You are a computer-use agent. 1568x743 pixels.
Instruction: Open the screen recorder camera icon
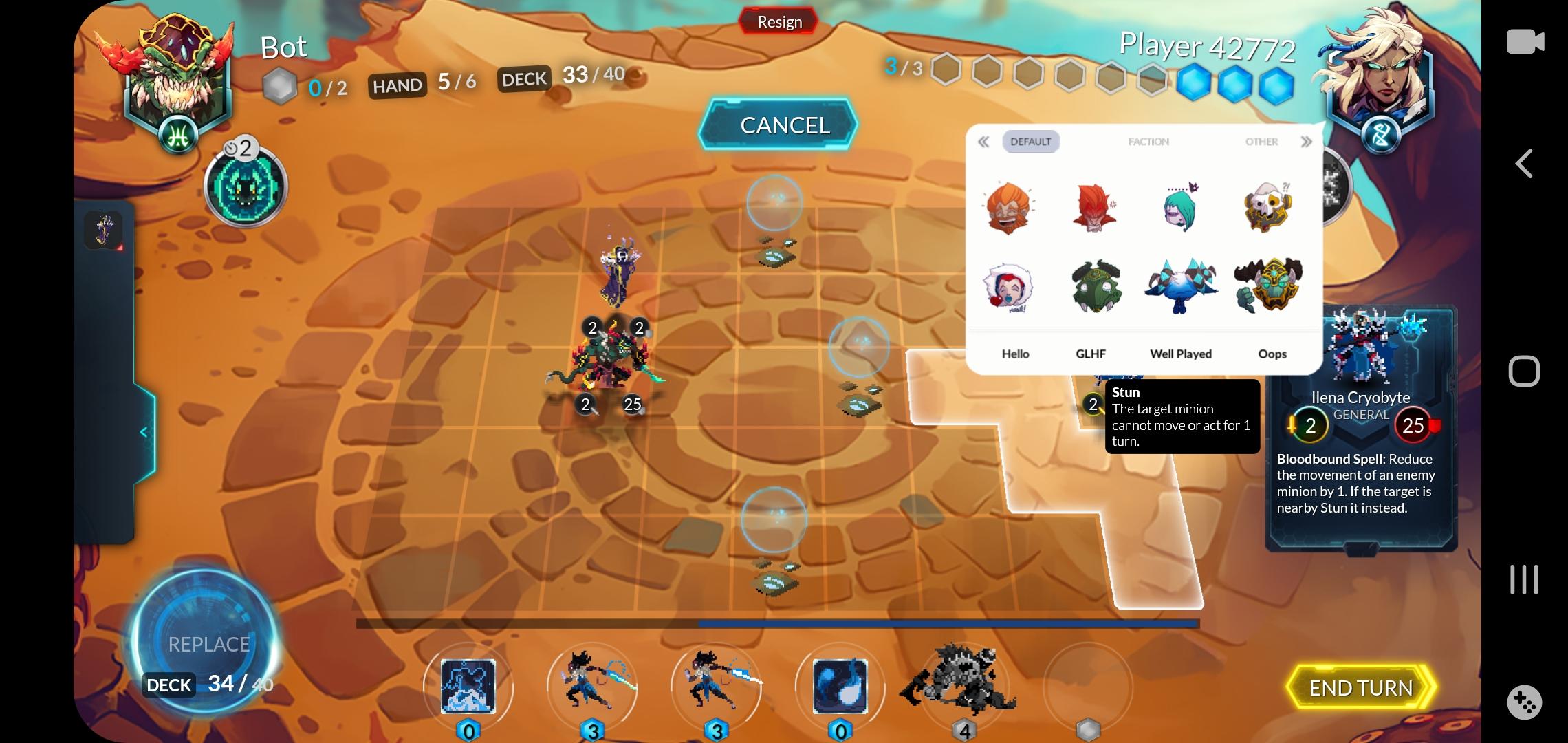pyautogui.click(x=1526, y=41)
